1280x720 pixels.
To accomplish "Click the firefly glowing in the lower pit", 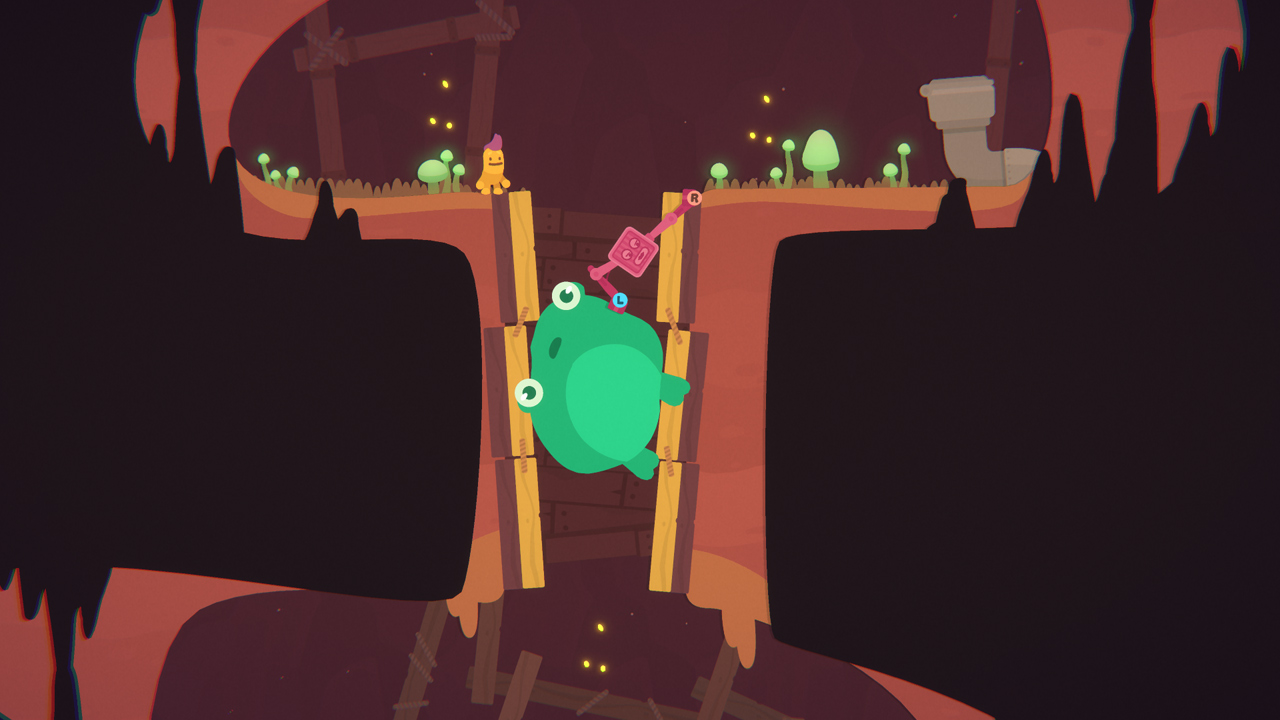I will [x=599, y=625].
